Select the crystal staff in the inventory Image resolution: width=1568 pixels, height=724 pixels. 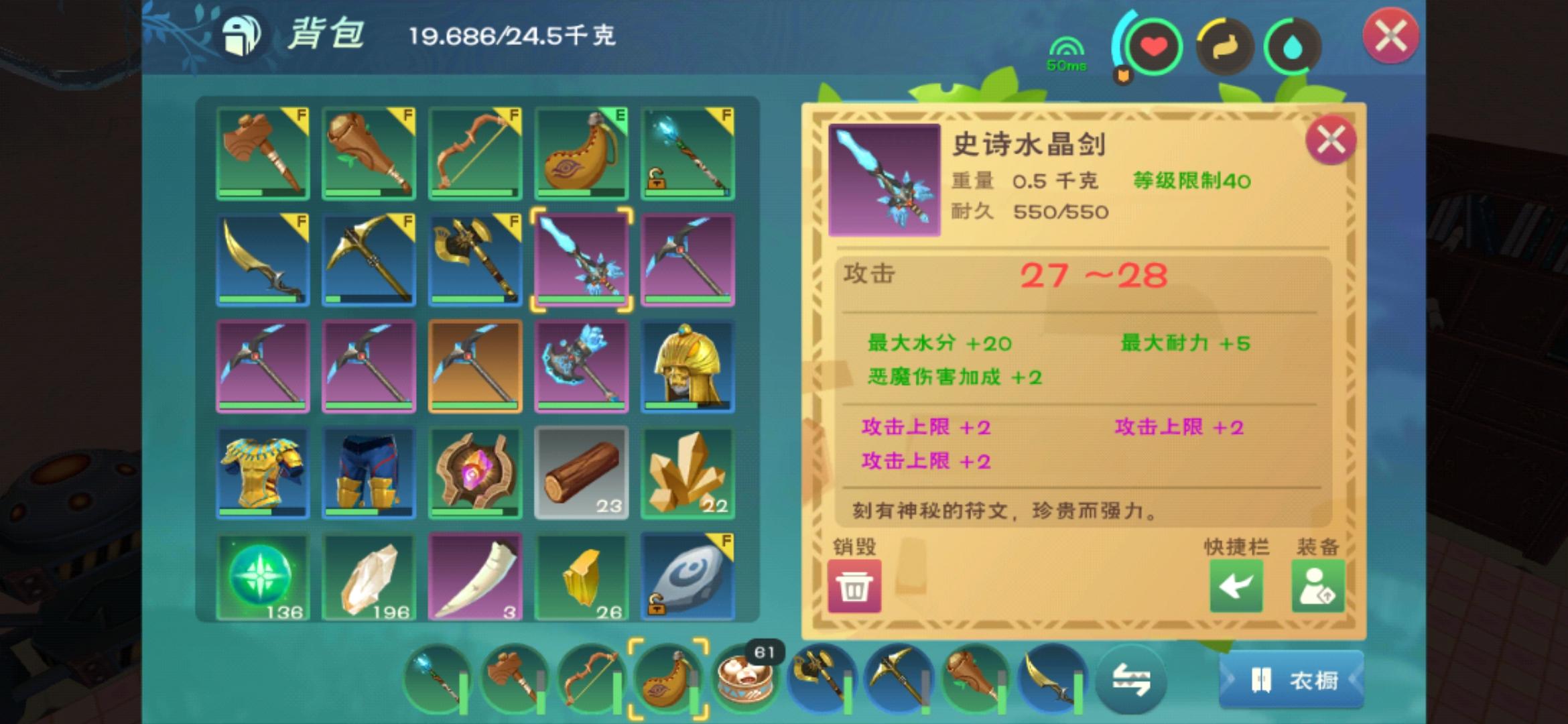click(x=688, y=153)
